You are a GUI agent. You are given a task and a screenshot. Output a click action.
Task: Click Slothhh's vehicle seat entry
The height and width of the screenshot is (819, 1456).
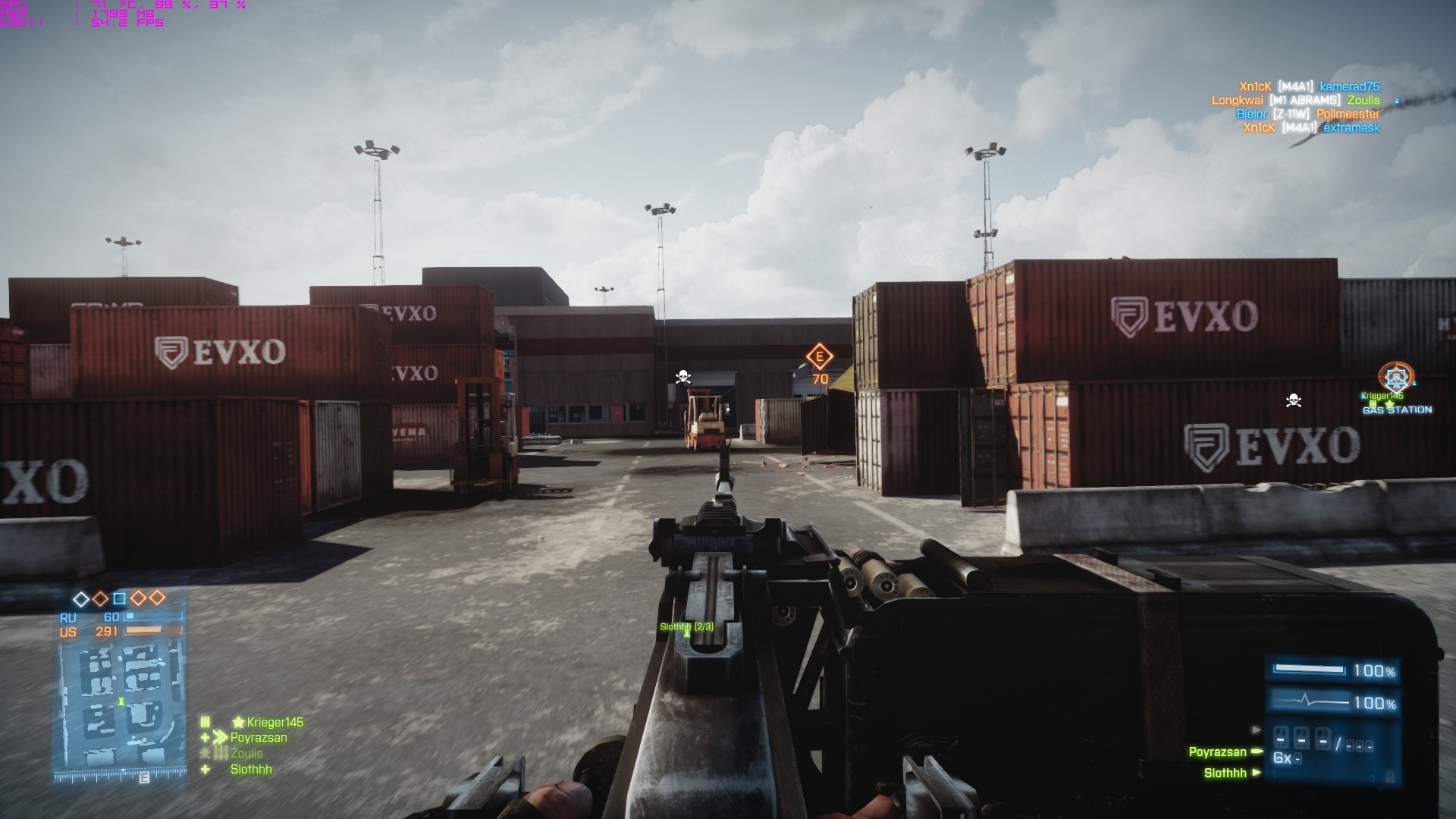1225,773
